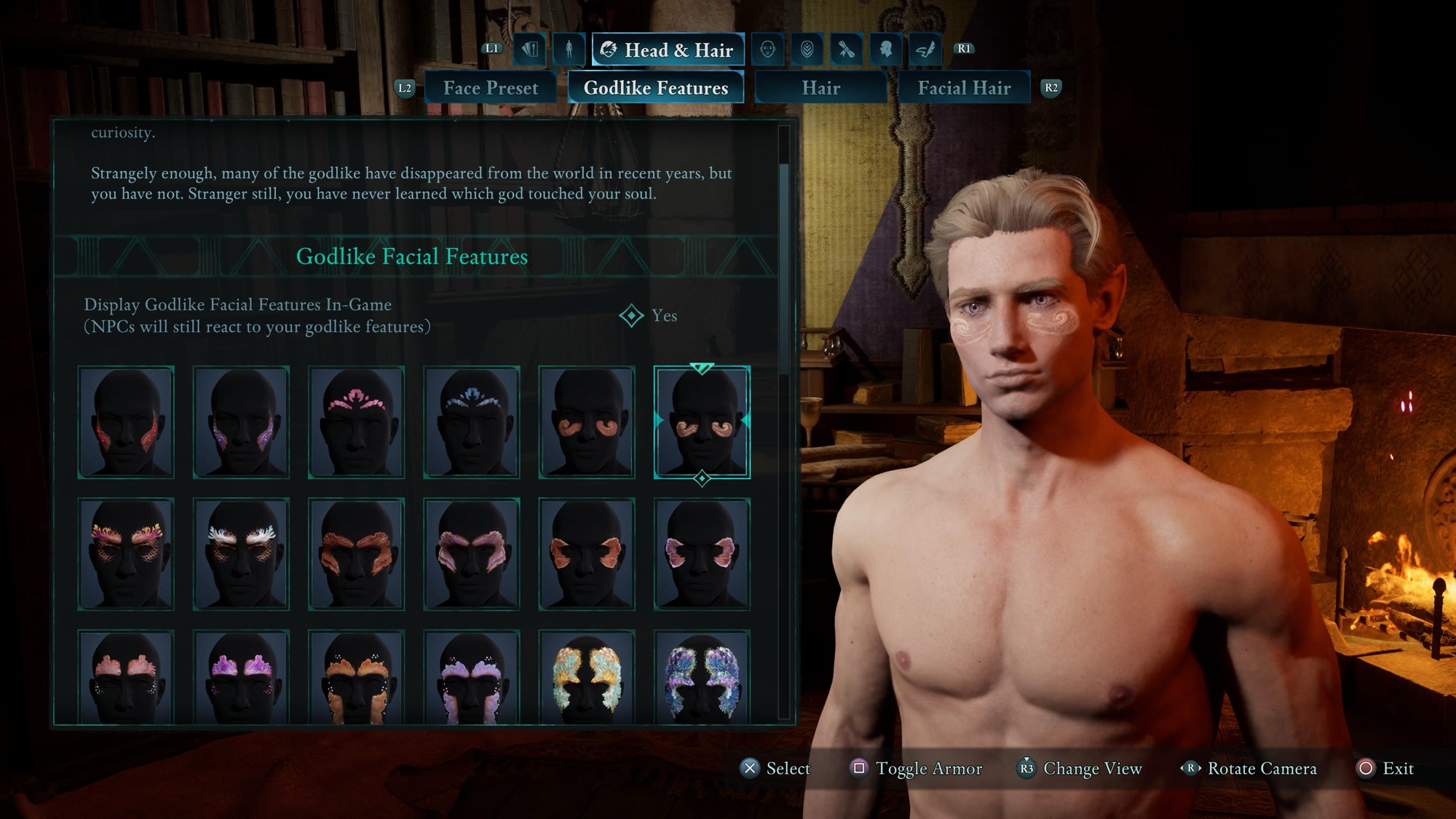Viewport: 1456px width, 819px height.
Task: Choose the red cheek feathers godlike feature
Action: [x=126, y=422]
